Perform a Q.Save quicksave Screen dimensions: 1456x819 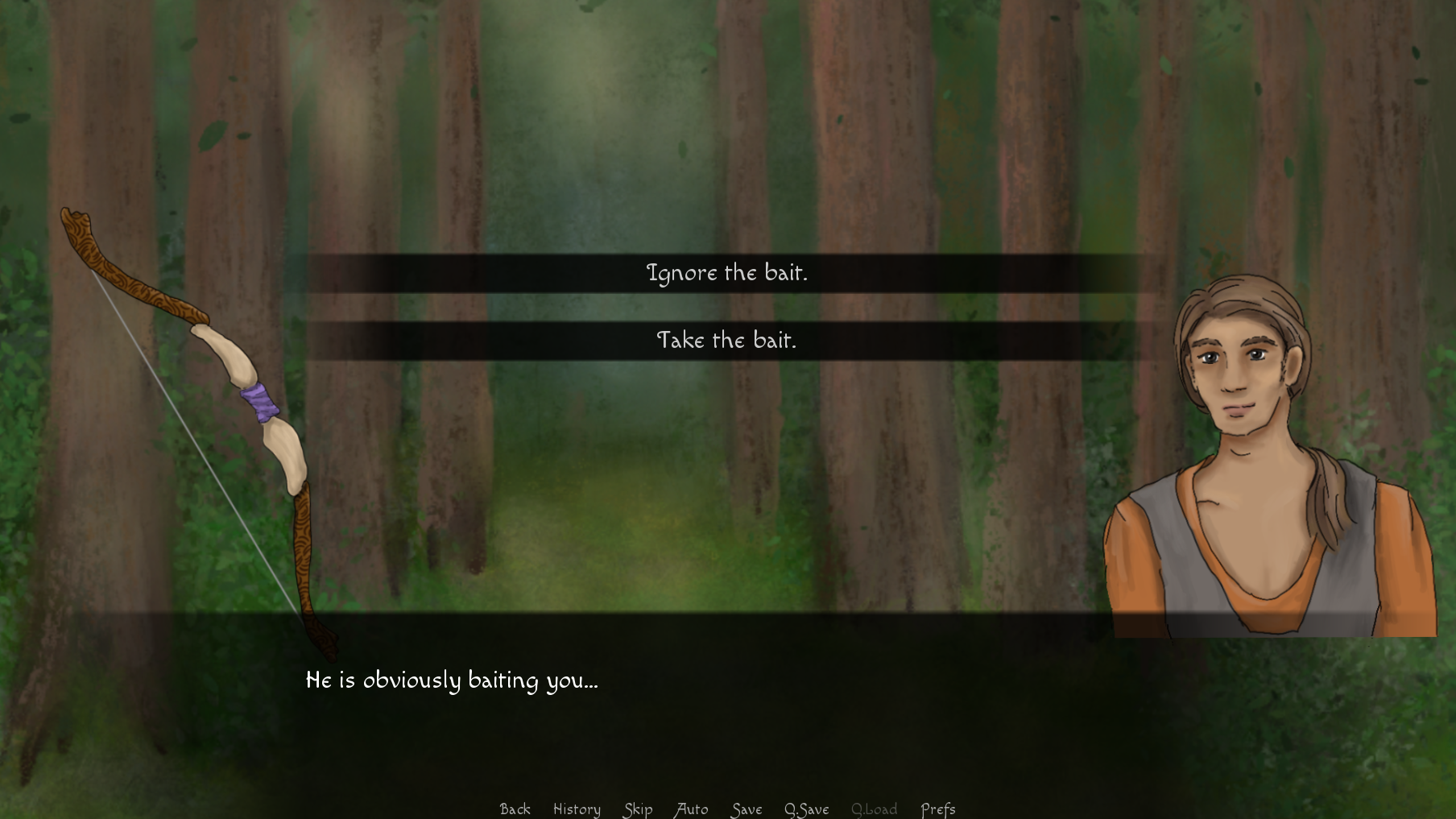tap(808, 809)
